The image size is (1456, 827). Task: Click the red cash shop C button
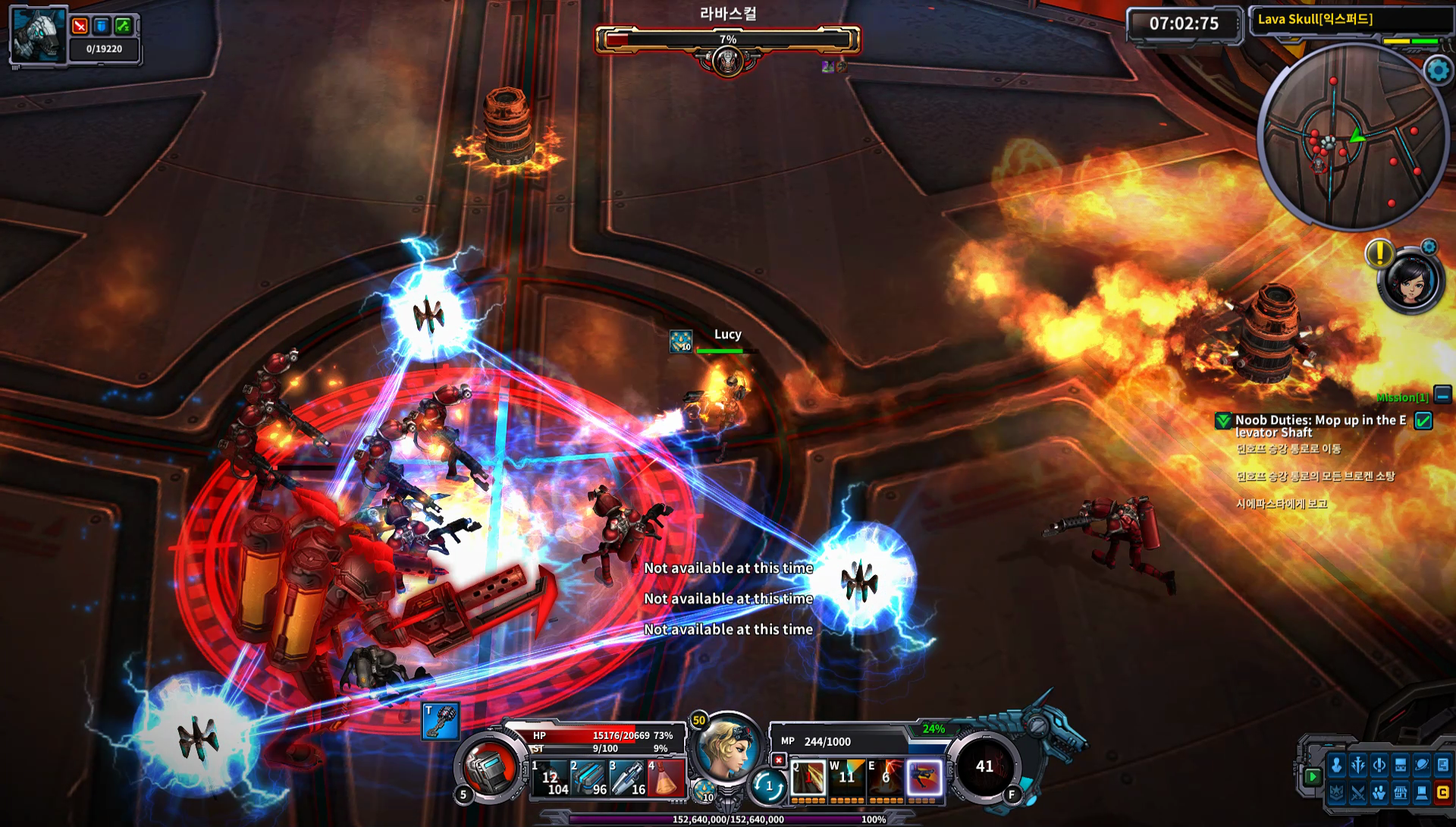1442,794
